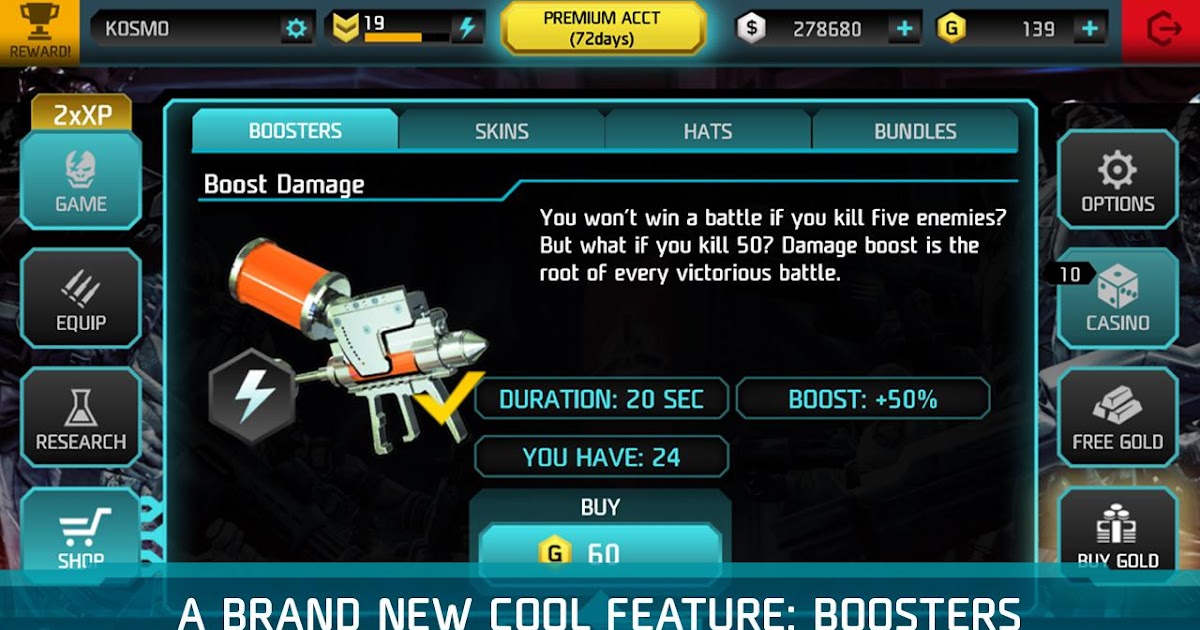Viewport: 1200px width, 630px height.
Task: Open the Research menu
Action: click(x=81, y=418)
